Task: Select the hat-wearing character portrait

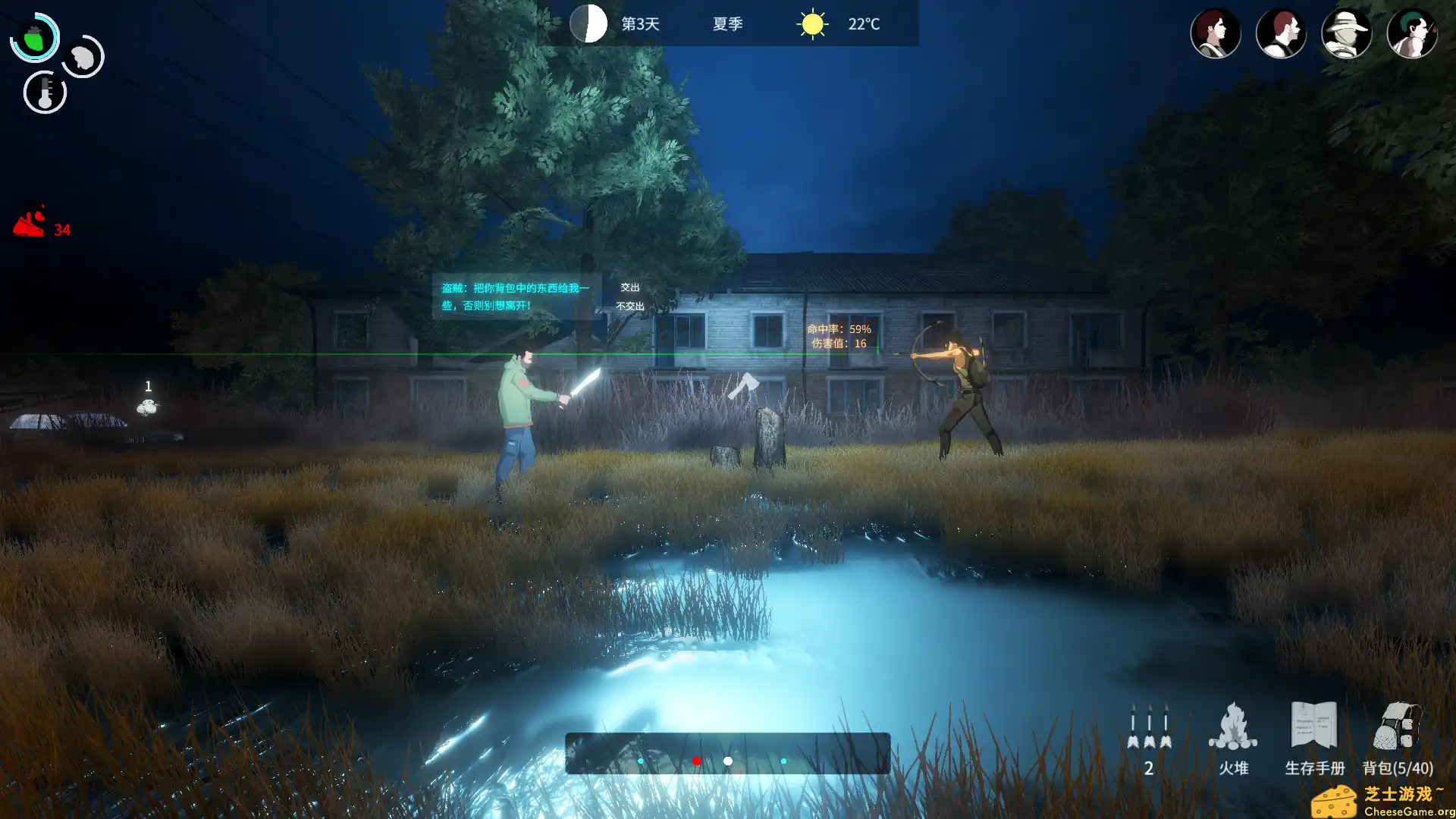Action: click(1346, 33)
